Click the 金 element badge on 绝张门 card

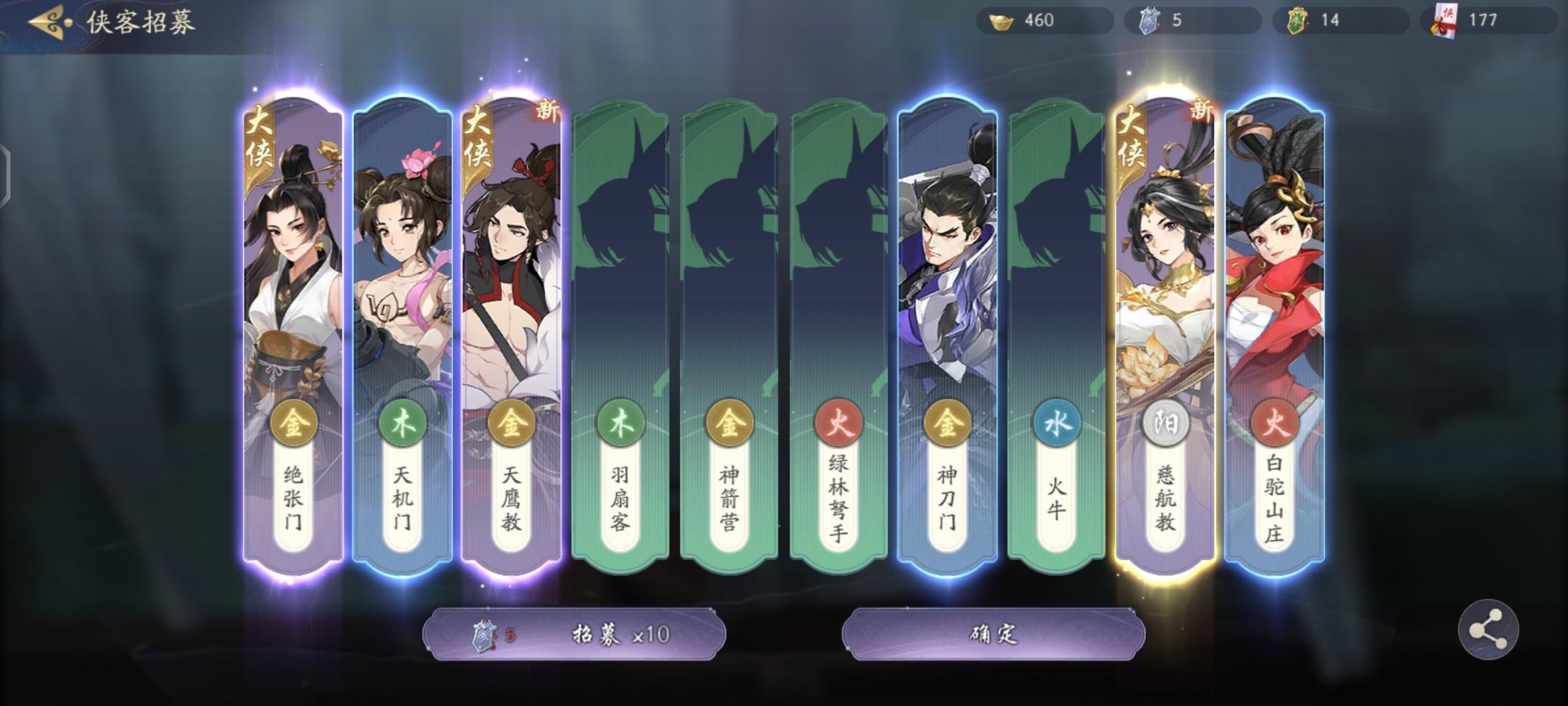click(x=294, y=424)
